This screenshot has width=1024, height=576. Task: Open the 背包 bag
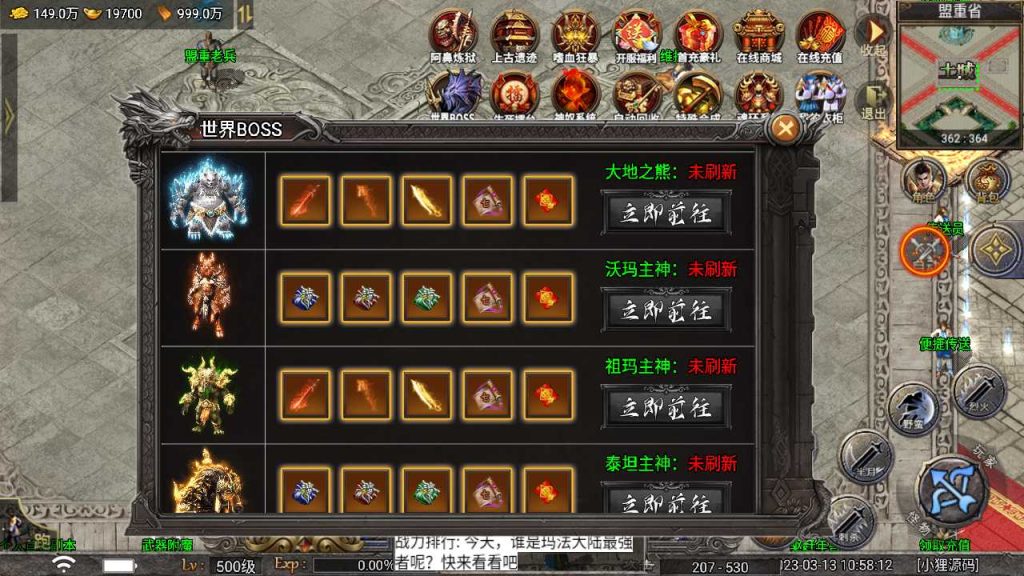tap(988, 179)
